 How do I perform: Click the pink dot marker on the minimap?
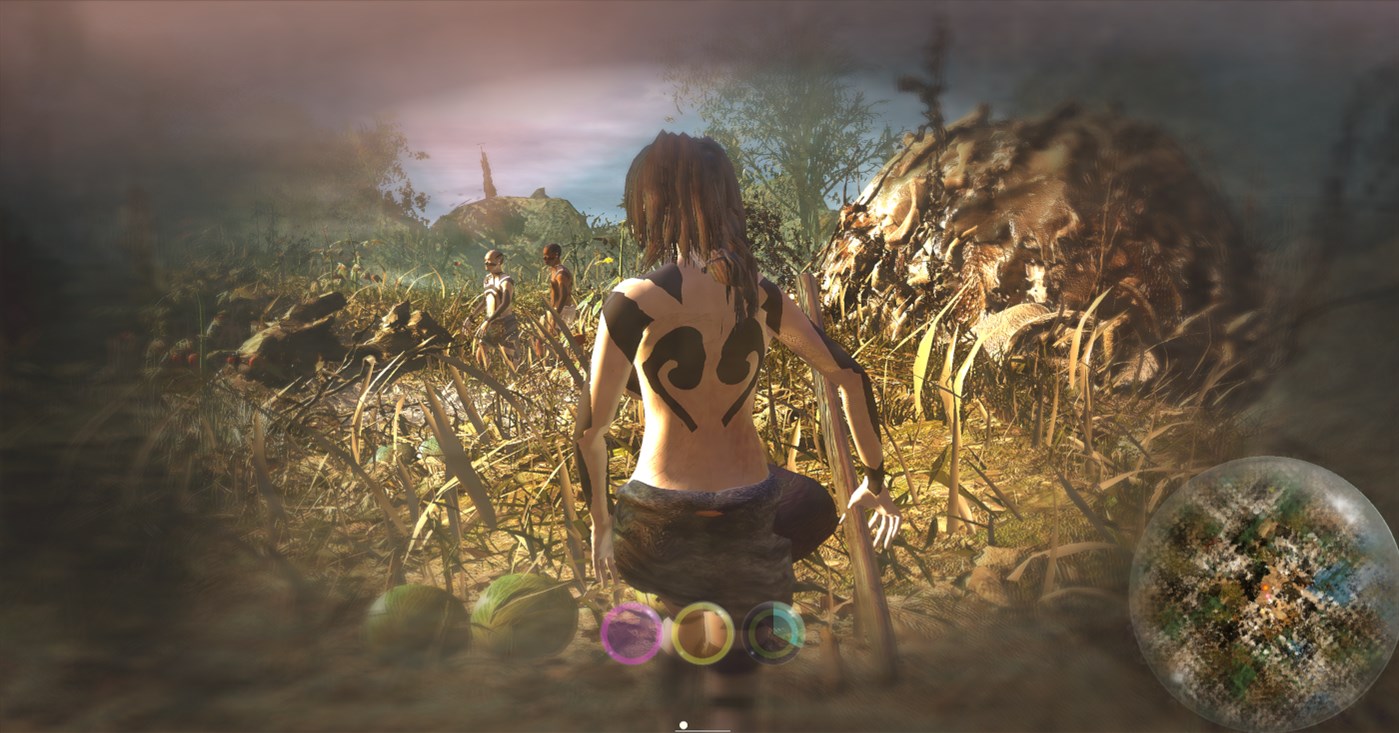pos(1268,596)
